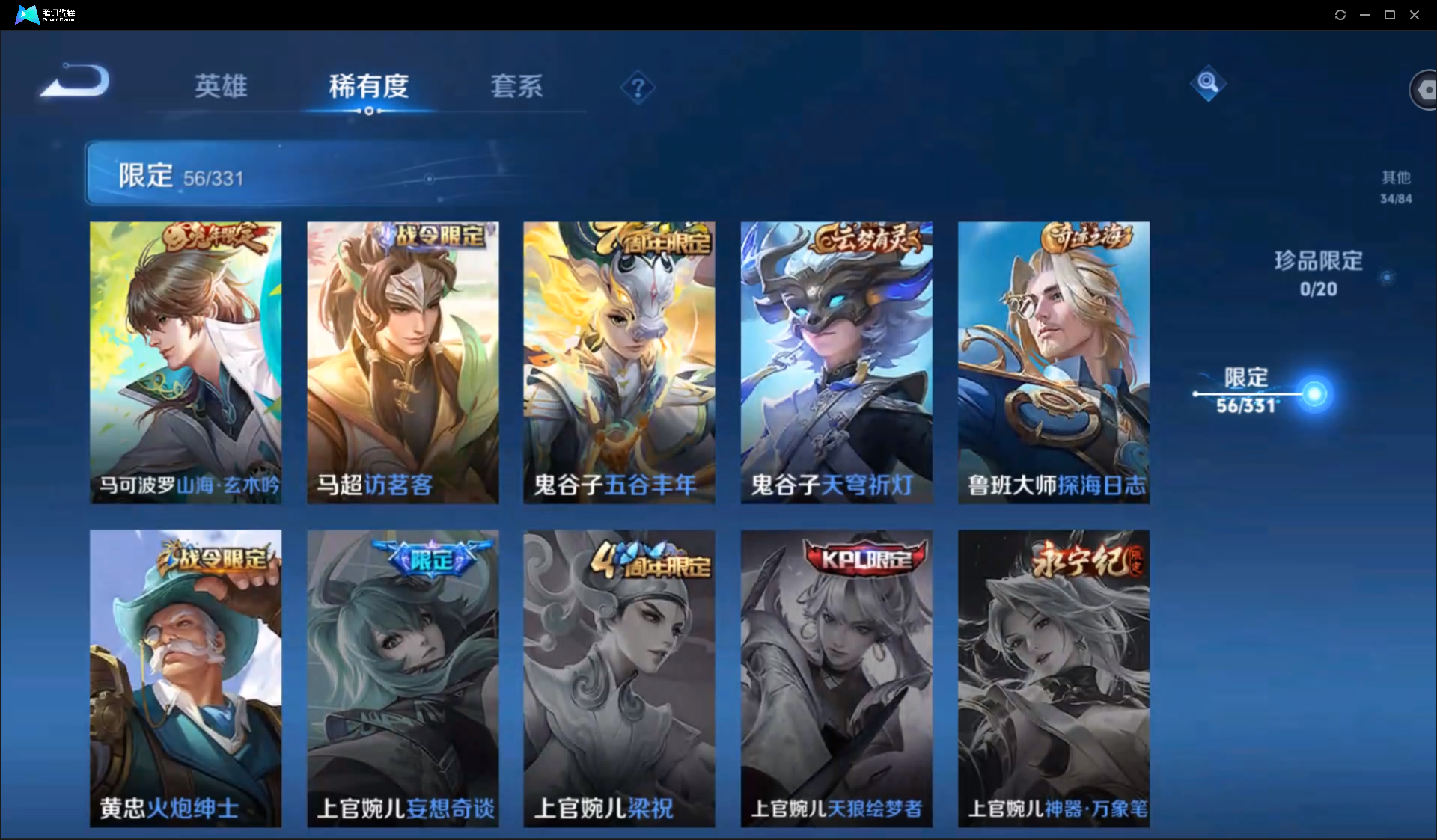Choose 黄忠 火炮绅士 skin card
Viewport: 1437px width, 840px height.
186,678
